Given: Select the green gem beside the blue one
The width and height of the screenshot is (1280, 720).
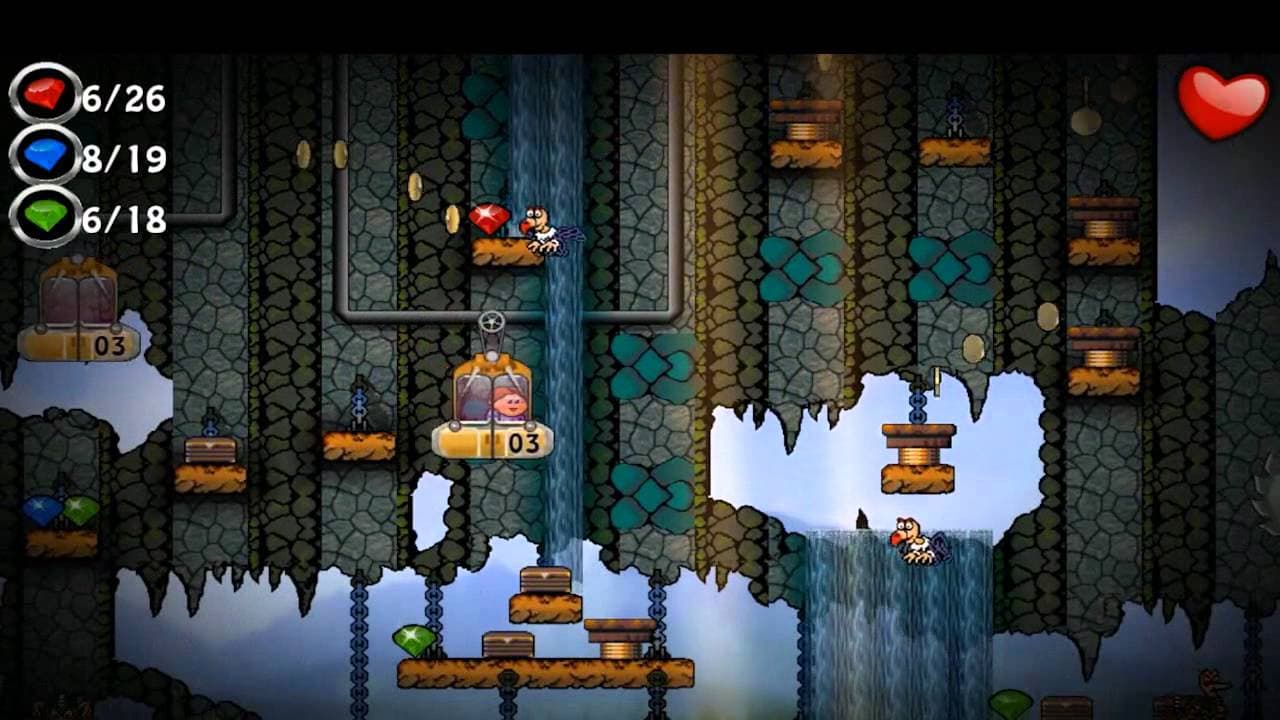Looking at the screenshot, I should [82, 511].
